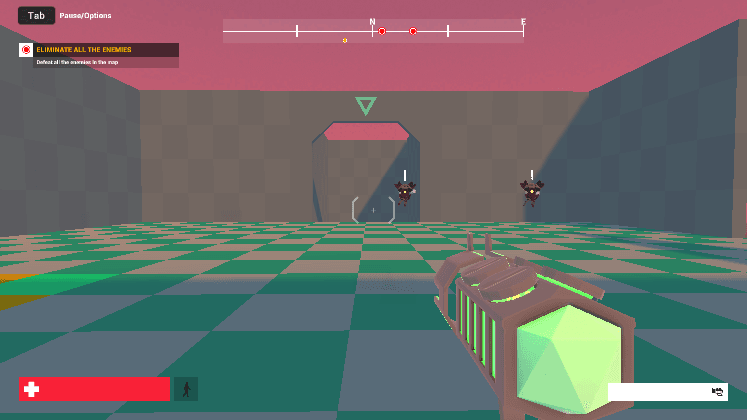
Task: Click the compass bar at the top
Action: click(373, 31)
